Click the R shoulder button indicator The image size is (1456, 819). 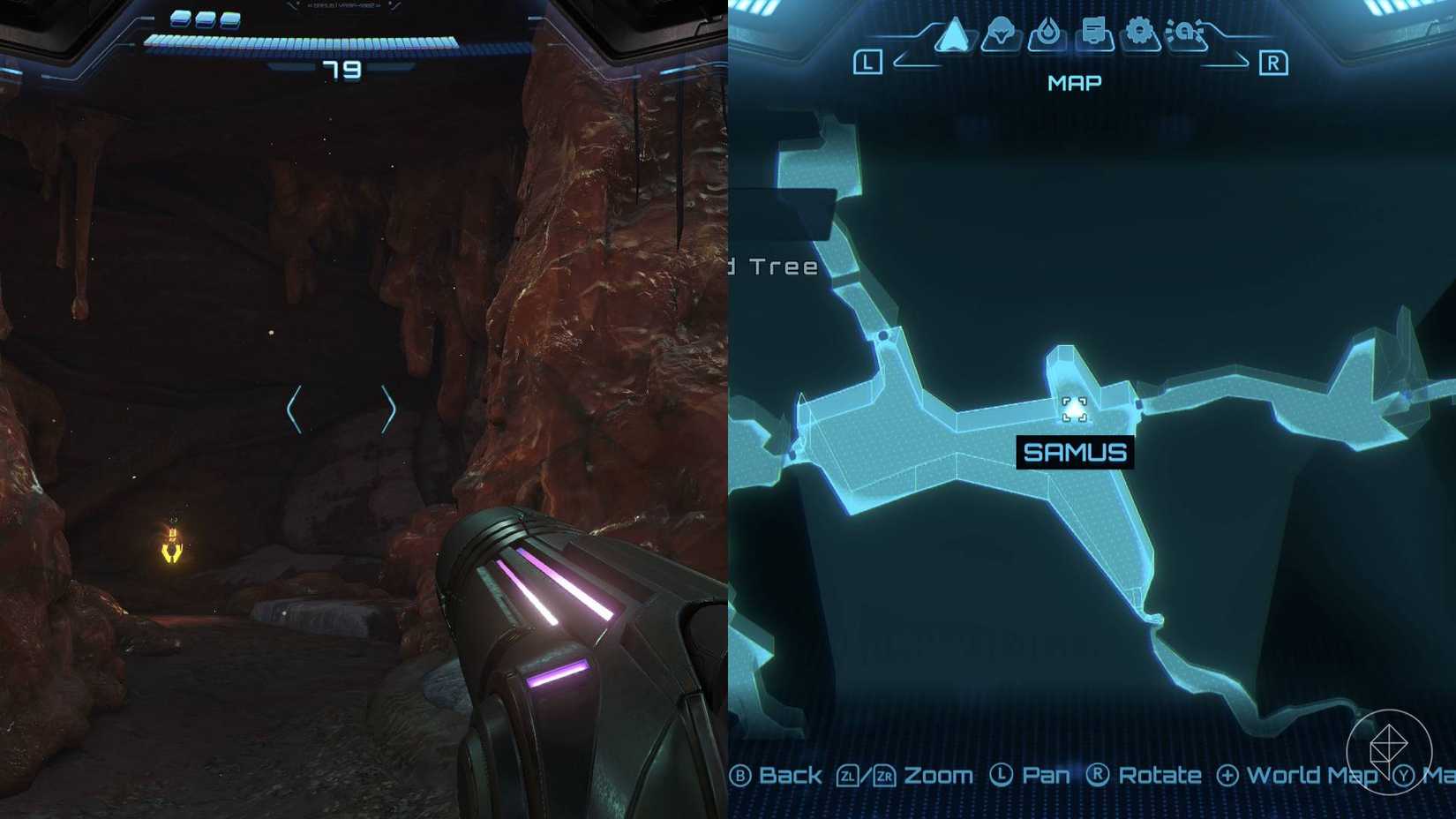tap(1273, 62)
